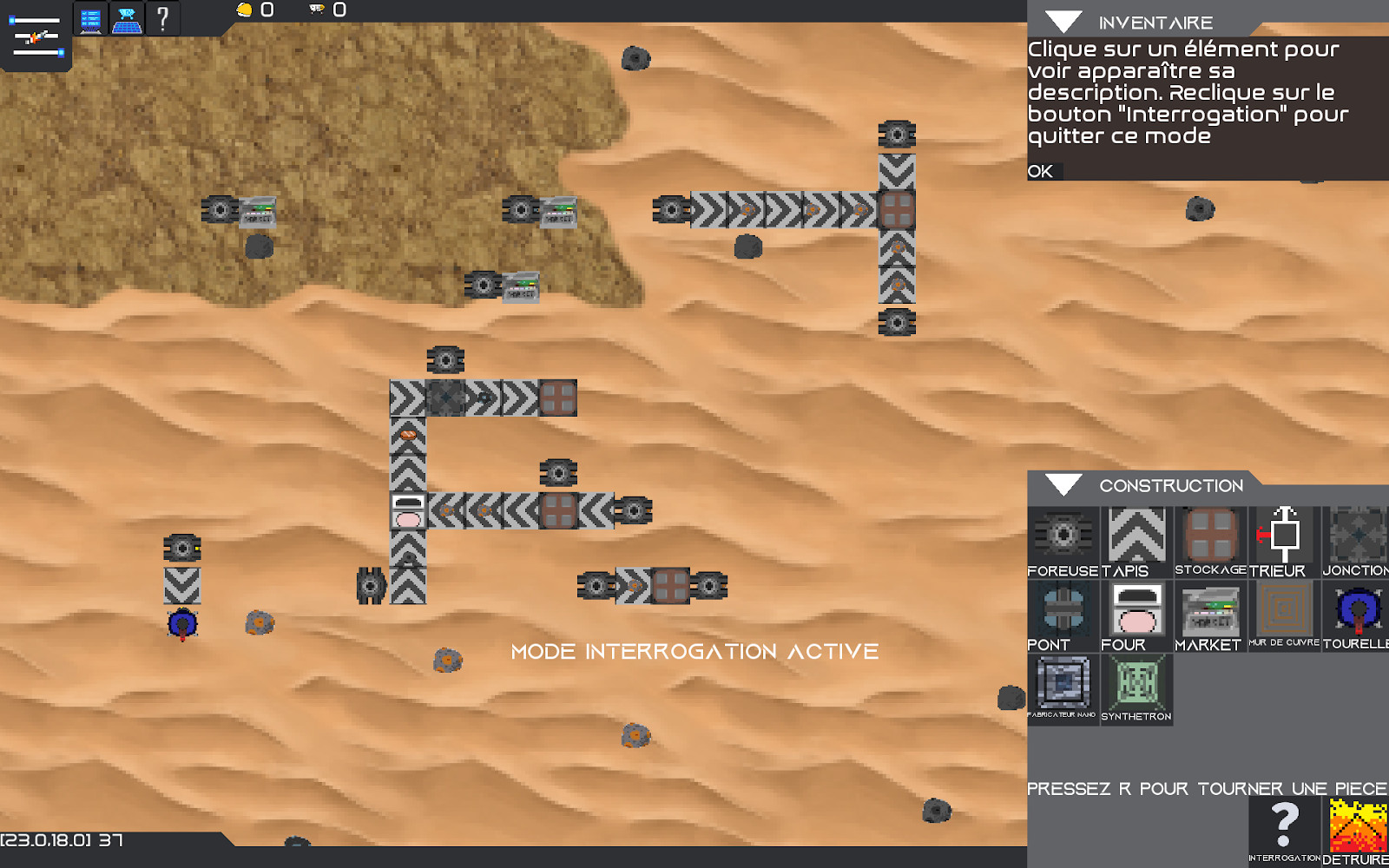Viewport: 1389px width, 868px height.
Task: Select the MARKET building
Action: [1209, 610]
